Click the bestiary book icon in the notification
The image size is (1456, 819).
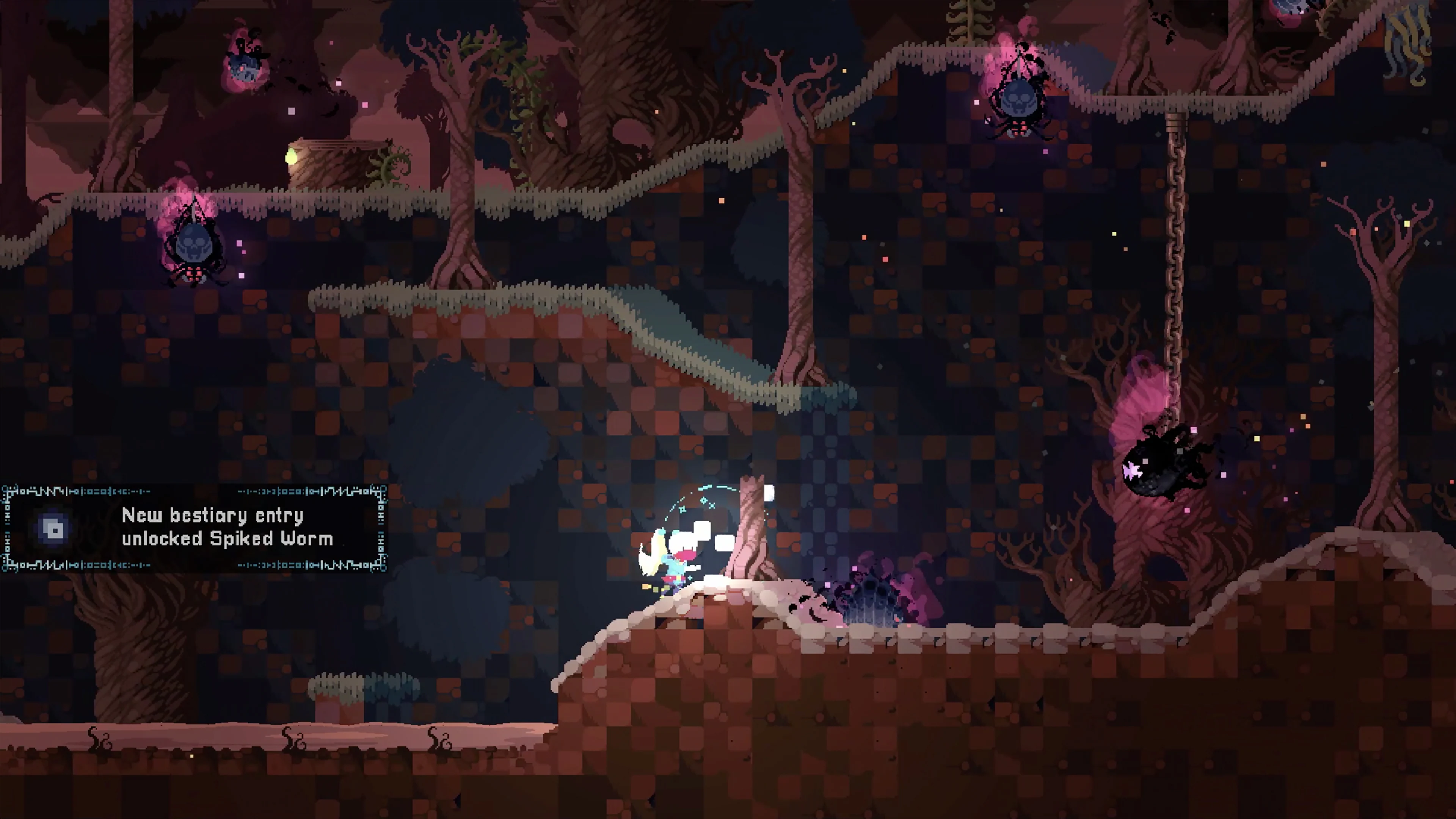54,529
